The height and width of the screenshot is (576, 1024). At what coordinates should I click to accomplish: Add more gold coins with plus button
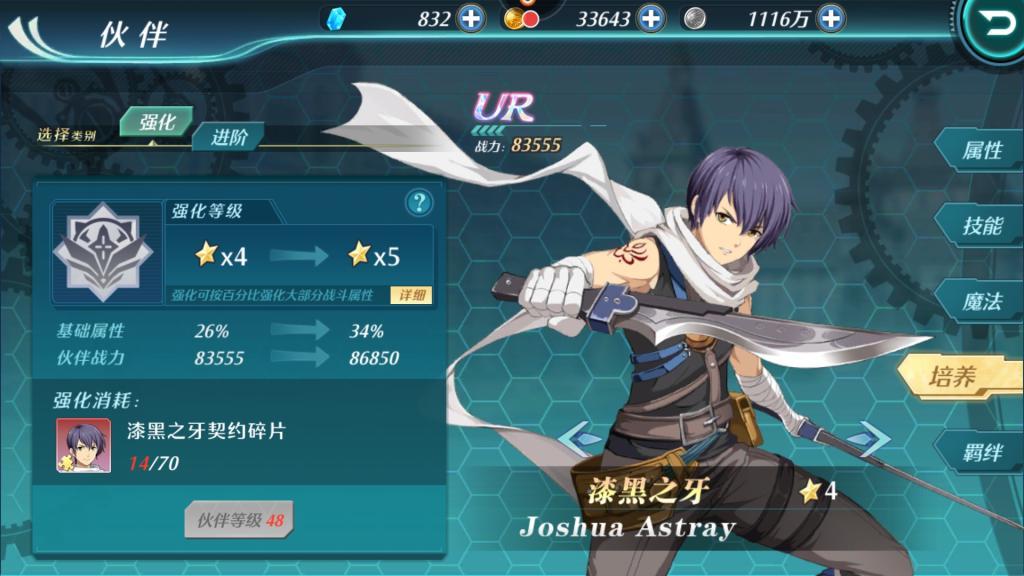651,18
